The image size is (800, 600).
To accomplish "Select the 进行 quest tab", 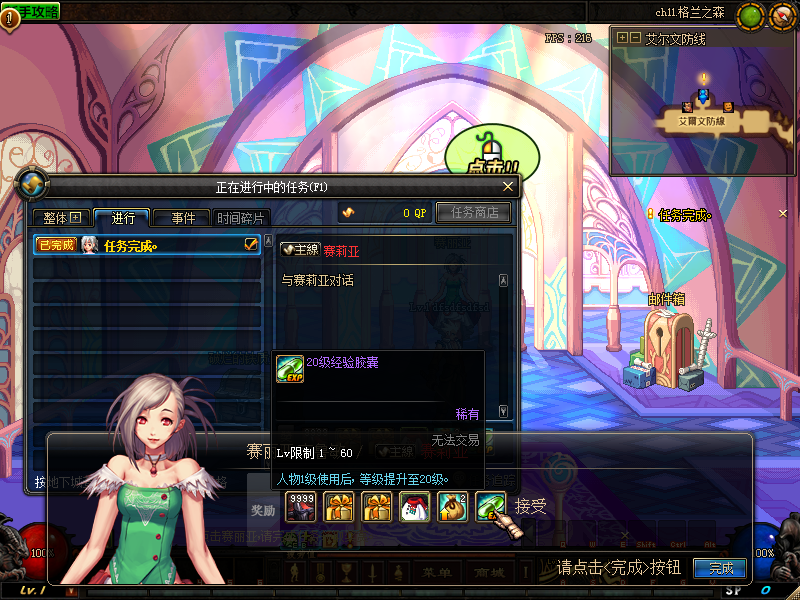I will click(x=123, y=218).
